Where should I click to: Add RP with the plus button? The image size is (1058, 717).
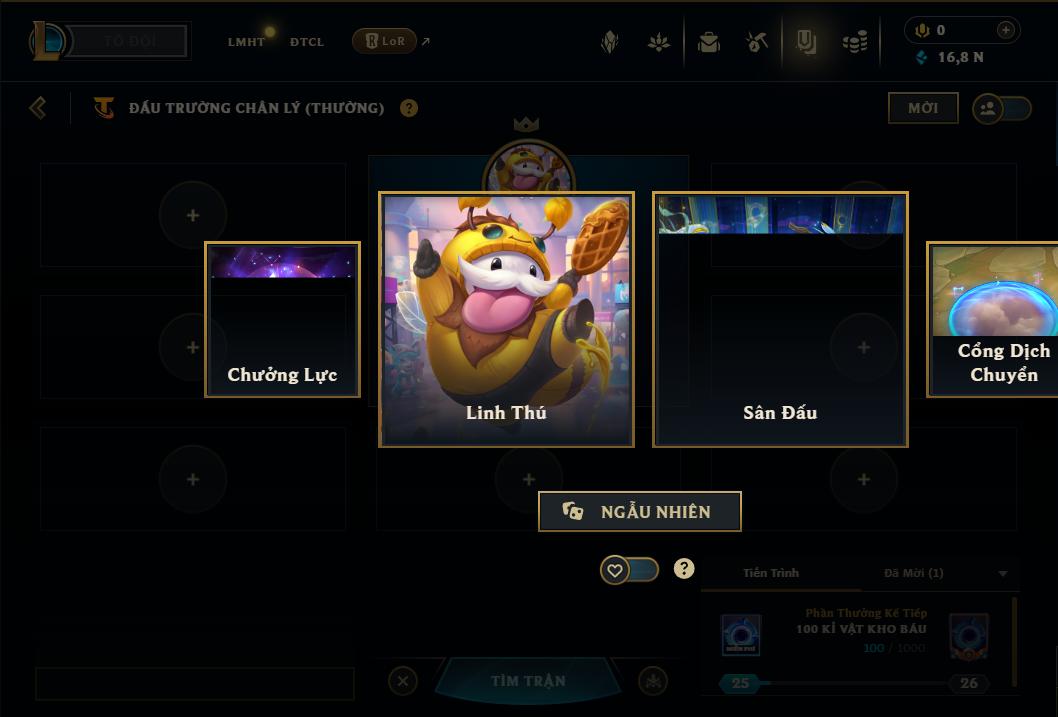(x=1006, y=30)
